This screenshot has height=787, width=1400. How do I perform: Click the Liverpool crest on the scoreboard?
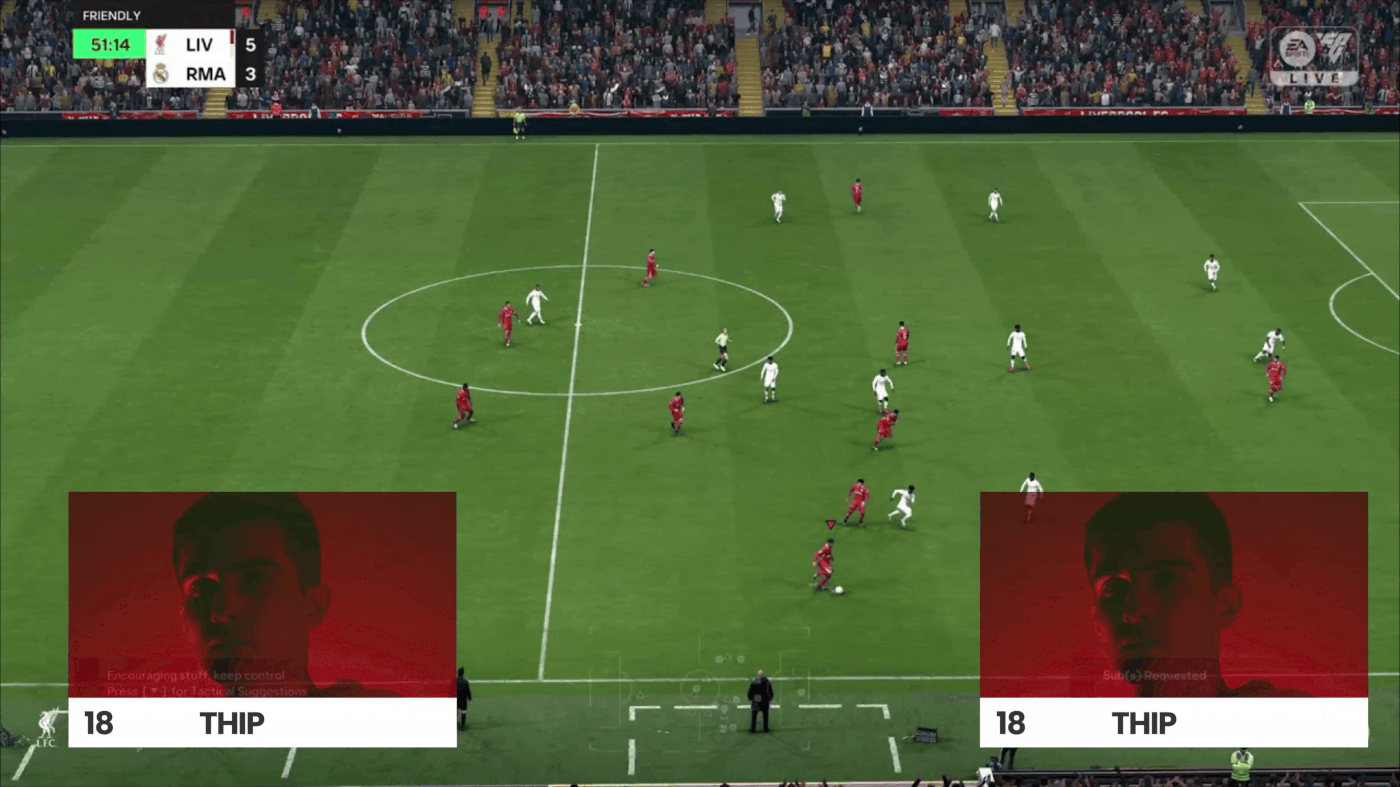160,44
